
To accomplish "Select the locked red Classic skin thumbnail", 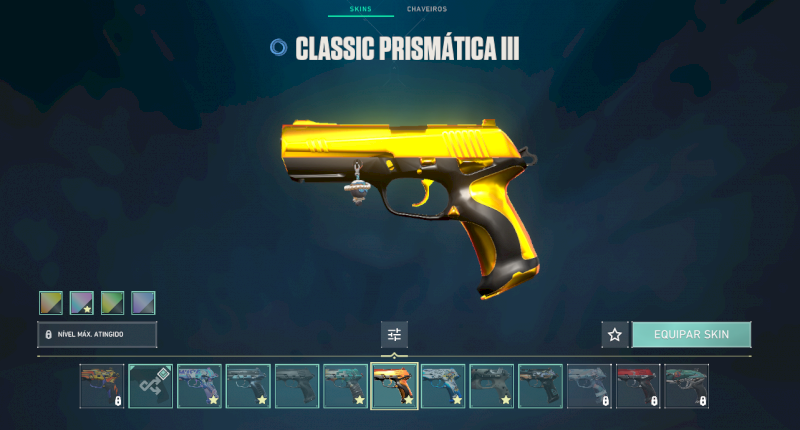I will pos(638,386).
